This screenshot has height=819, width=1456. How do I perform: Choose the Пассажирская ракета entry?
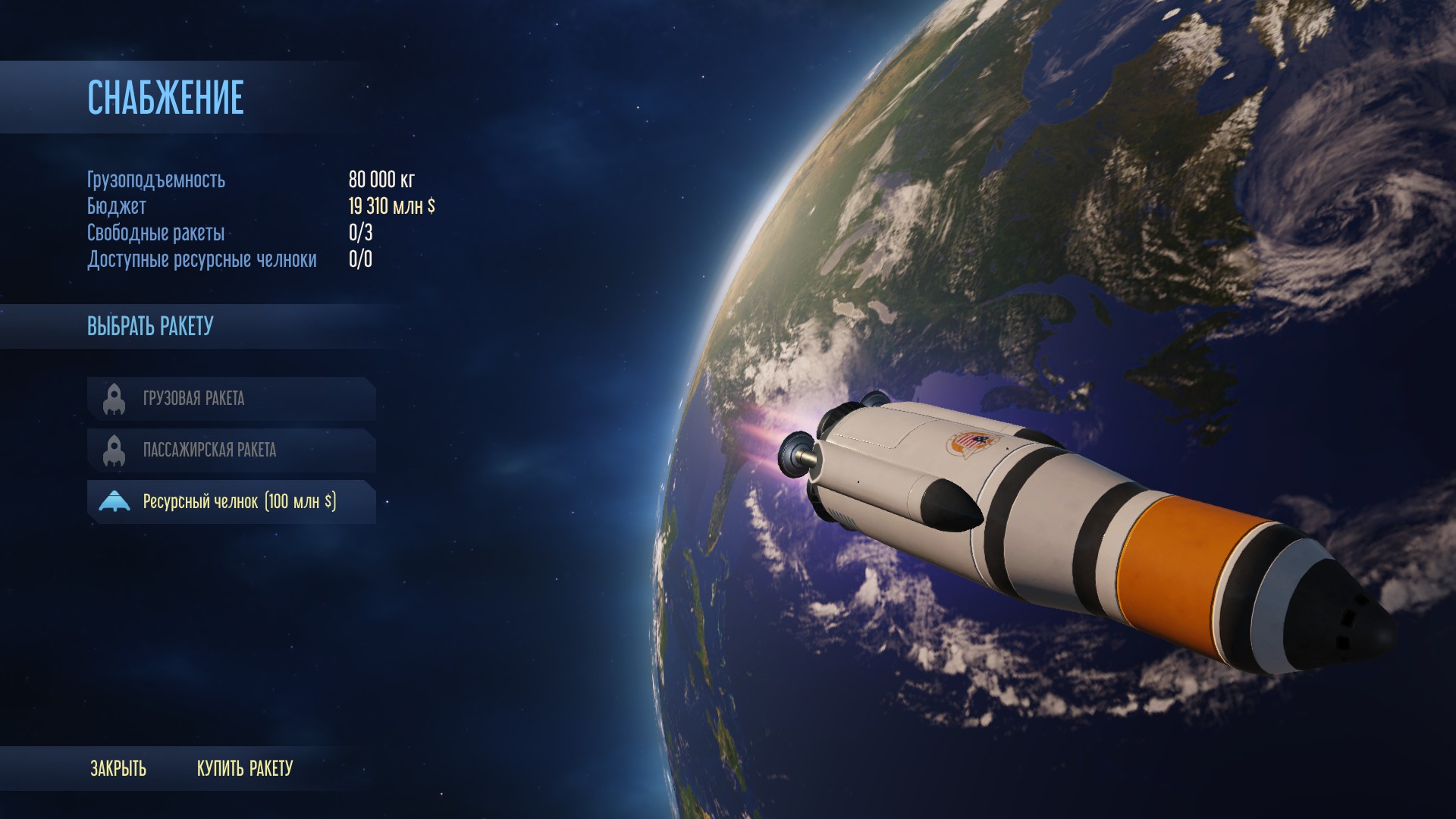(x=231, y=450)
